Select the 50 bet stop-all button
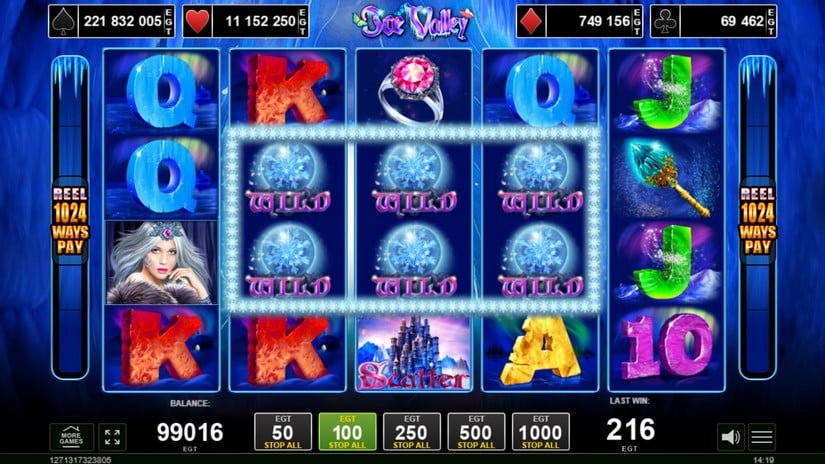Screen dimensions: 825x464 (x=276, y=432)
